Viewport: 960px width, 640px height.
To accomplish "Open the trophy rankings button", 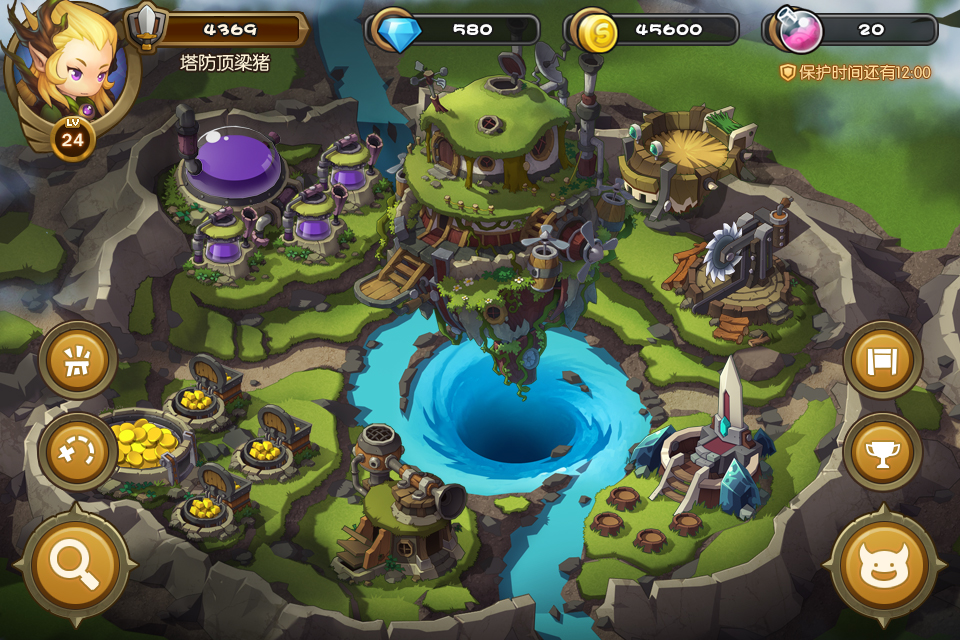I will (882, 452).
